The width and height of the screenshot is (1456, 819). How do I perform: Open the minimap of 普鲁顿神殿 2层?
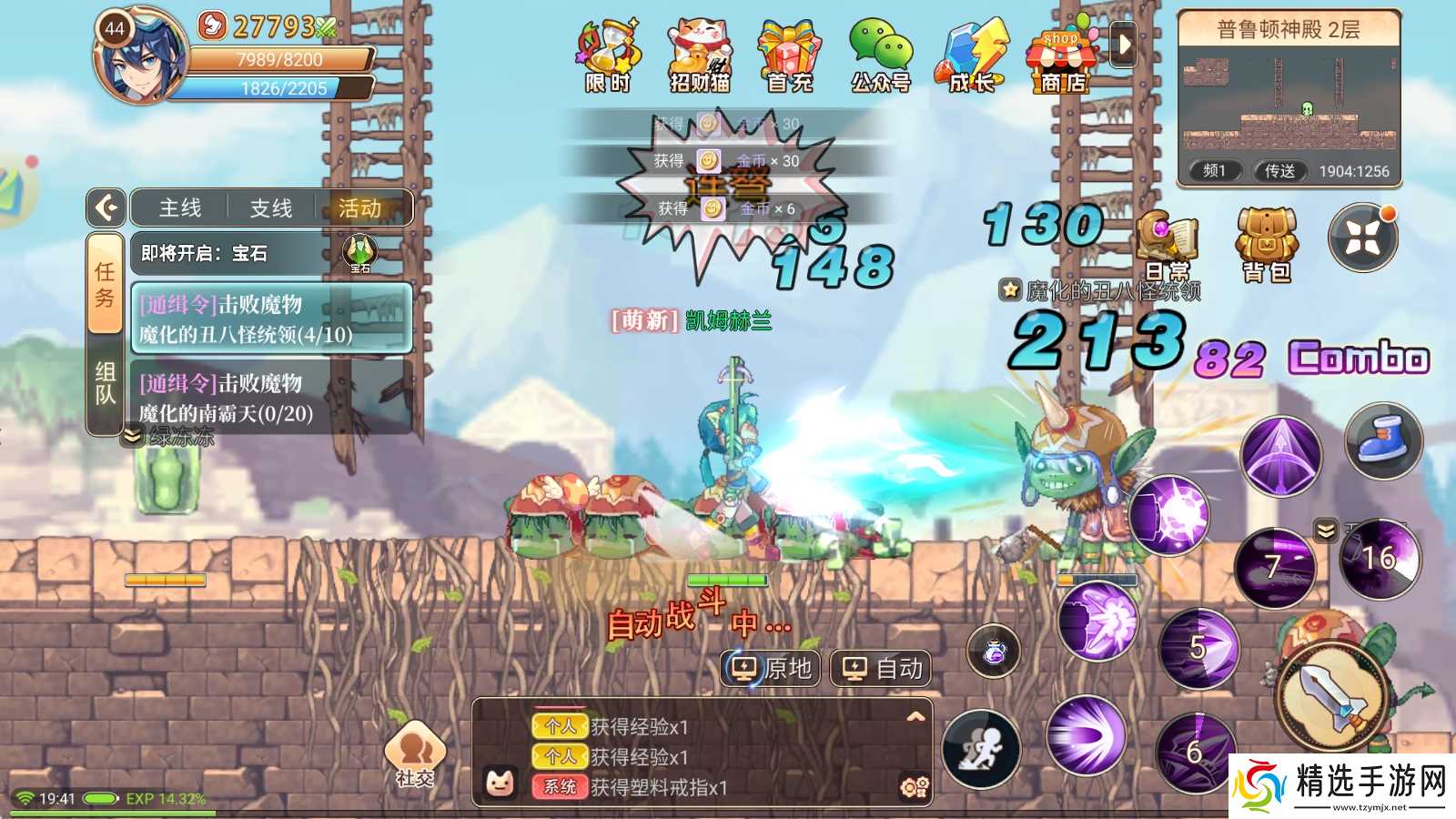(1289, 102)
